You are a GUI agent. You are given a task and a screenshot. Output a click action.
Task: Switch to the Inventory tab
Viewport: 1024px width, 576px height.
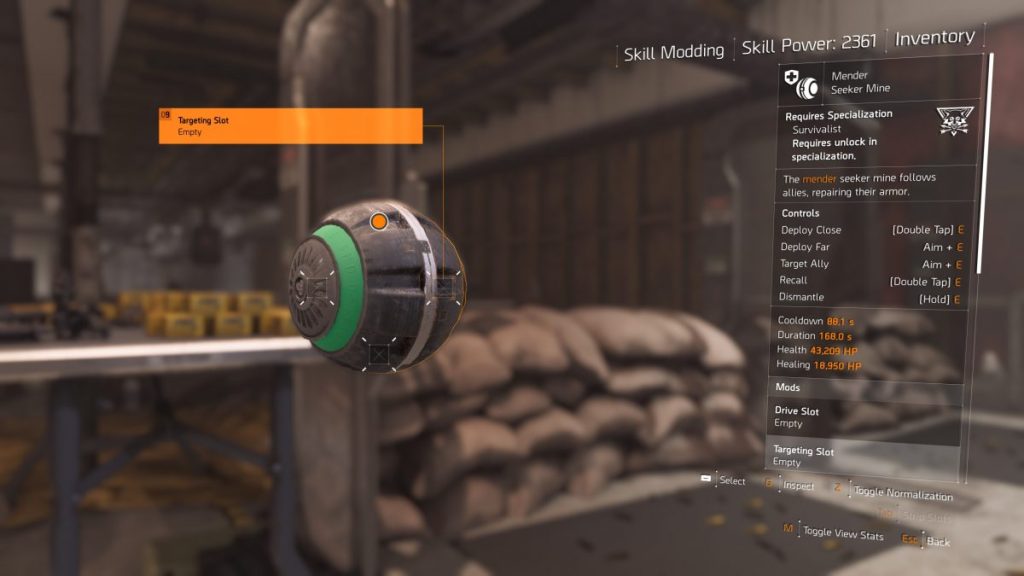point(934,38)
